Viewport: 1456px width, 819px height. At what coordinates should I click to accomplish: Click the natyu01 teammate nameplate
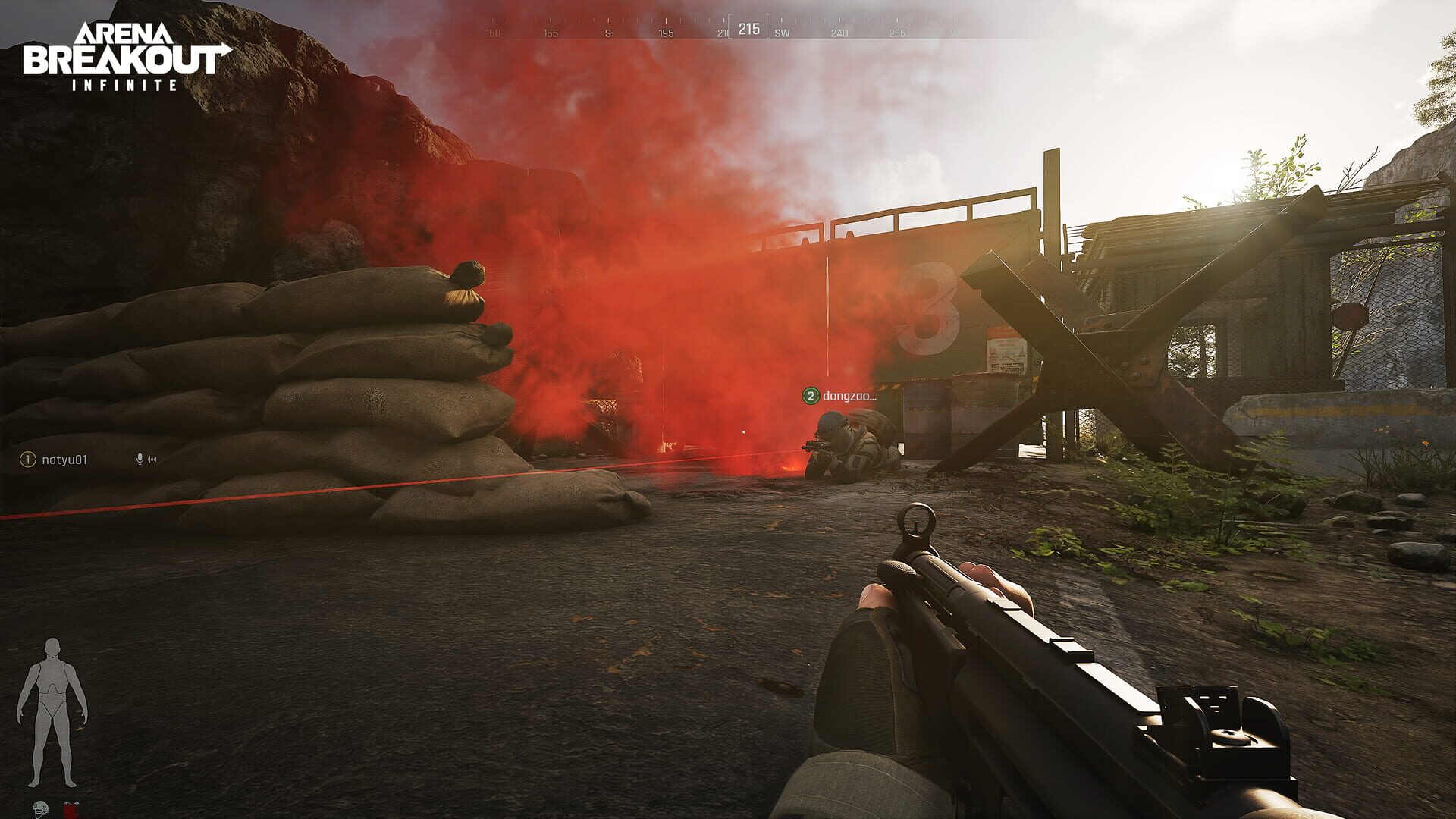64,459
